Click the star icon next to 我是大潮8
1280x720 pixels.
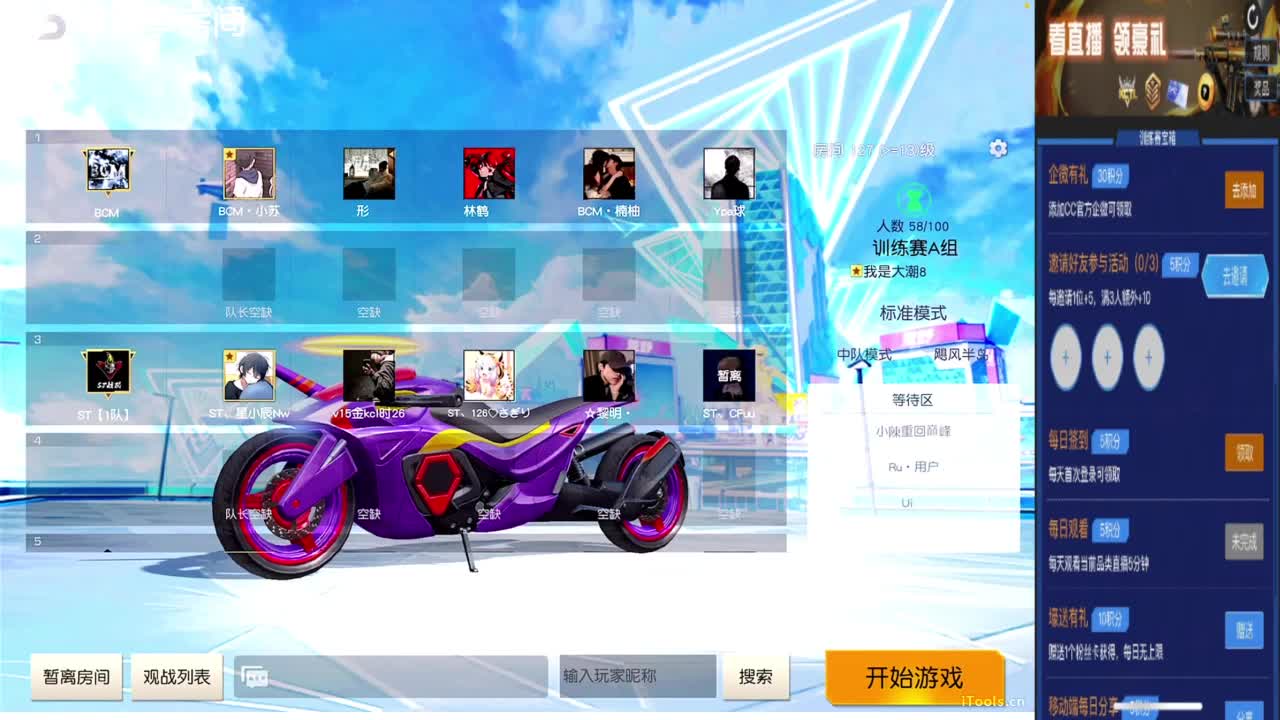[855, 268]
